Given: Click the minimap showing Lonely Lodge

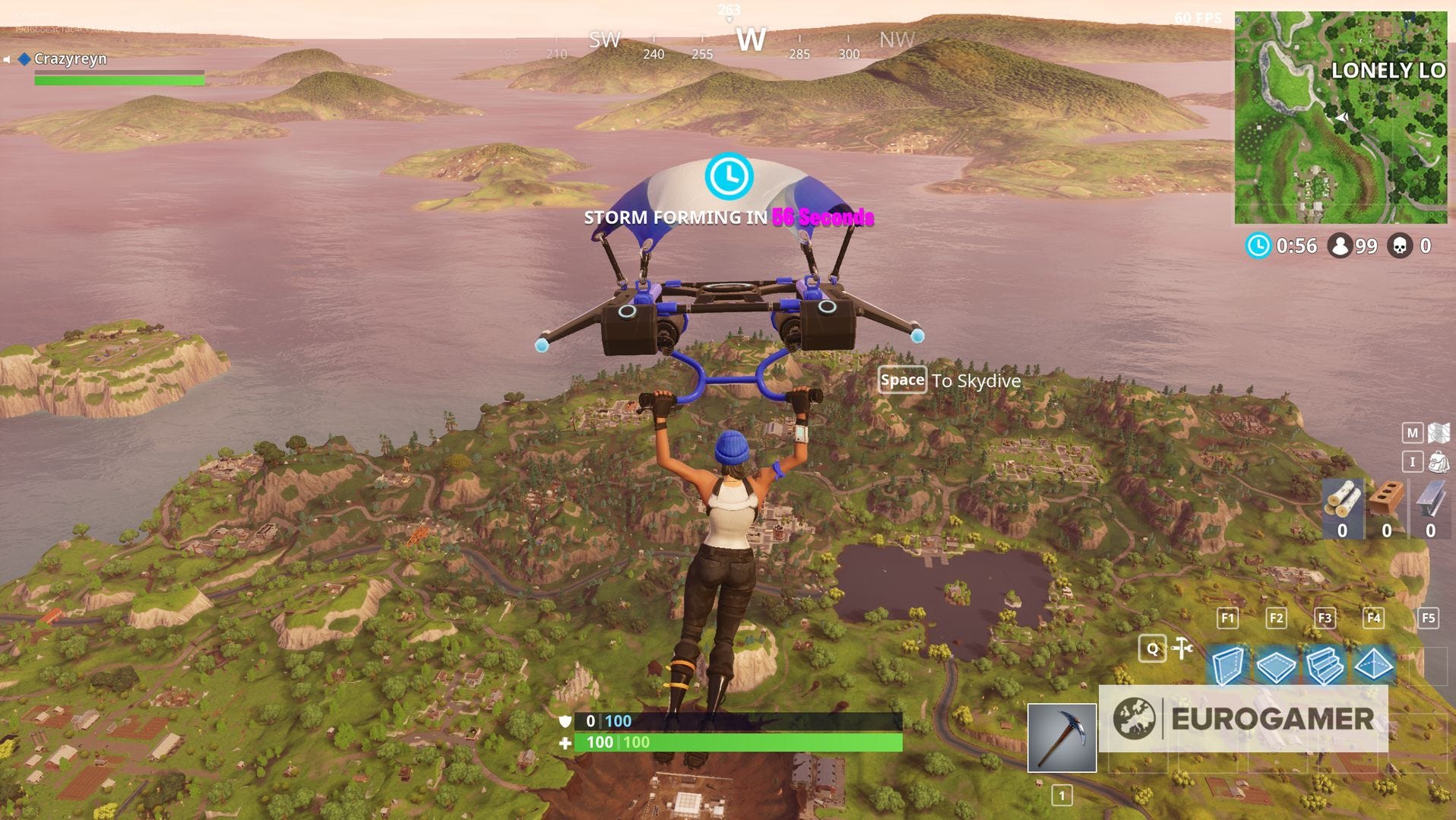Looking at the screenshot, I should click(x=1344, y=114).
